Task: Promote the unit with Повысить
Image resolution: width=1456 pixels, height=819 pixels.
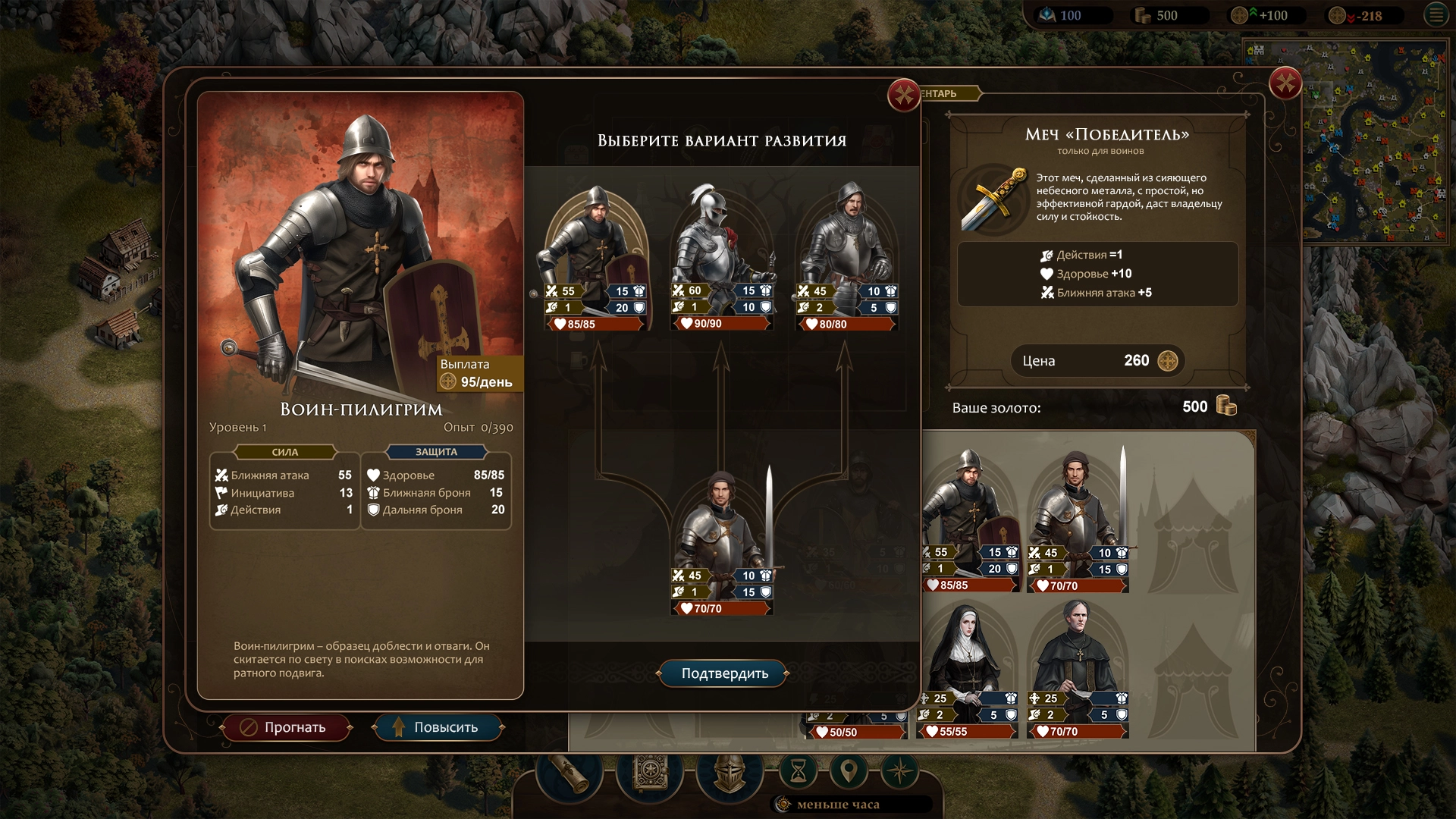Action: point(438,727)
